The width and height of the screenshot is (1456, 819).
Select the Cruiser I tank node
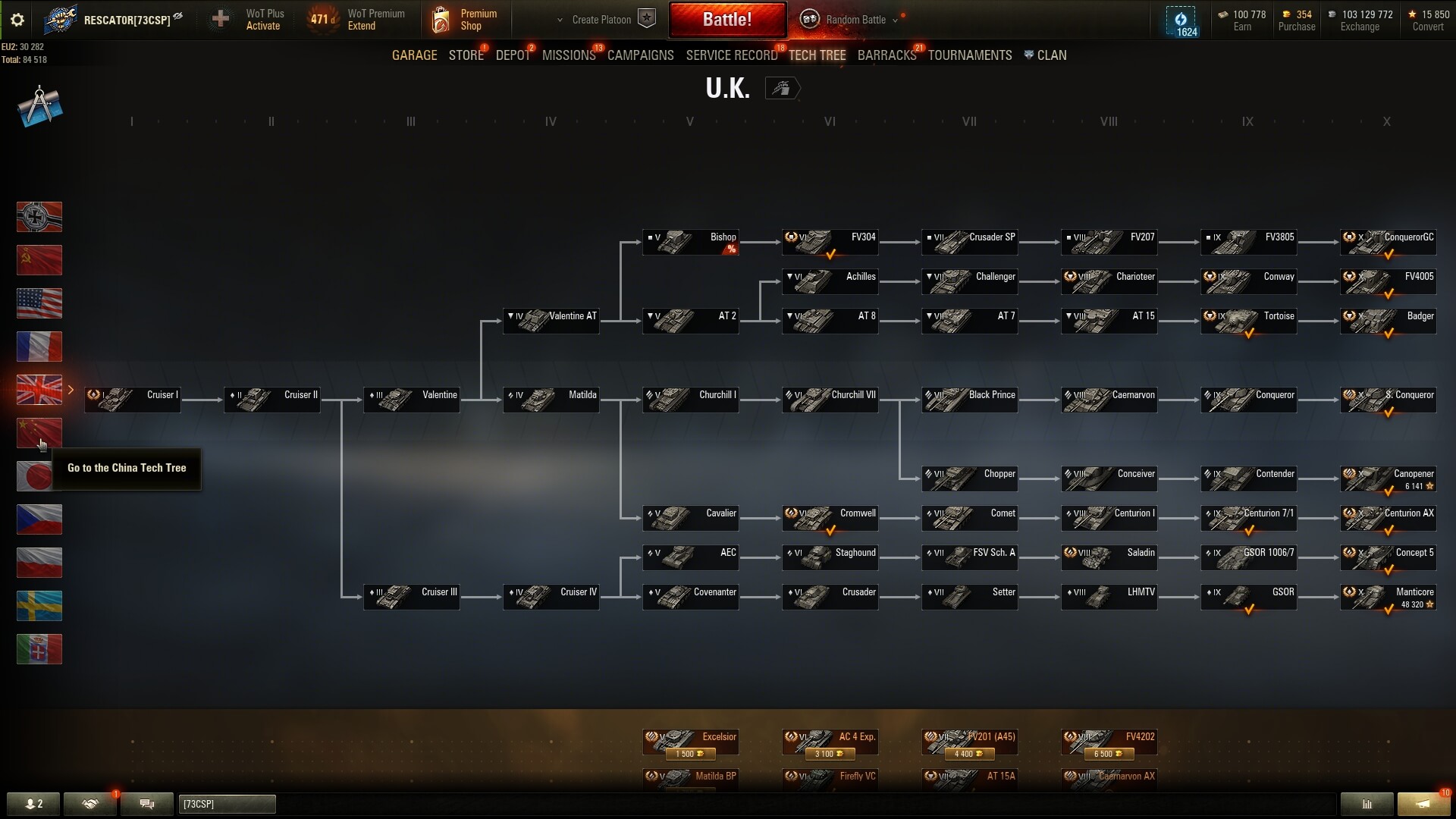(133, 400)
